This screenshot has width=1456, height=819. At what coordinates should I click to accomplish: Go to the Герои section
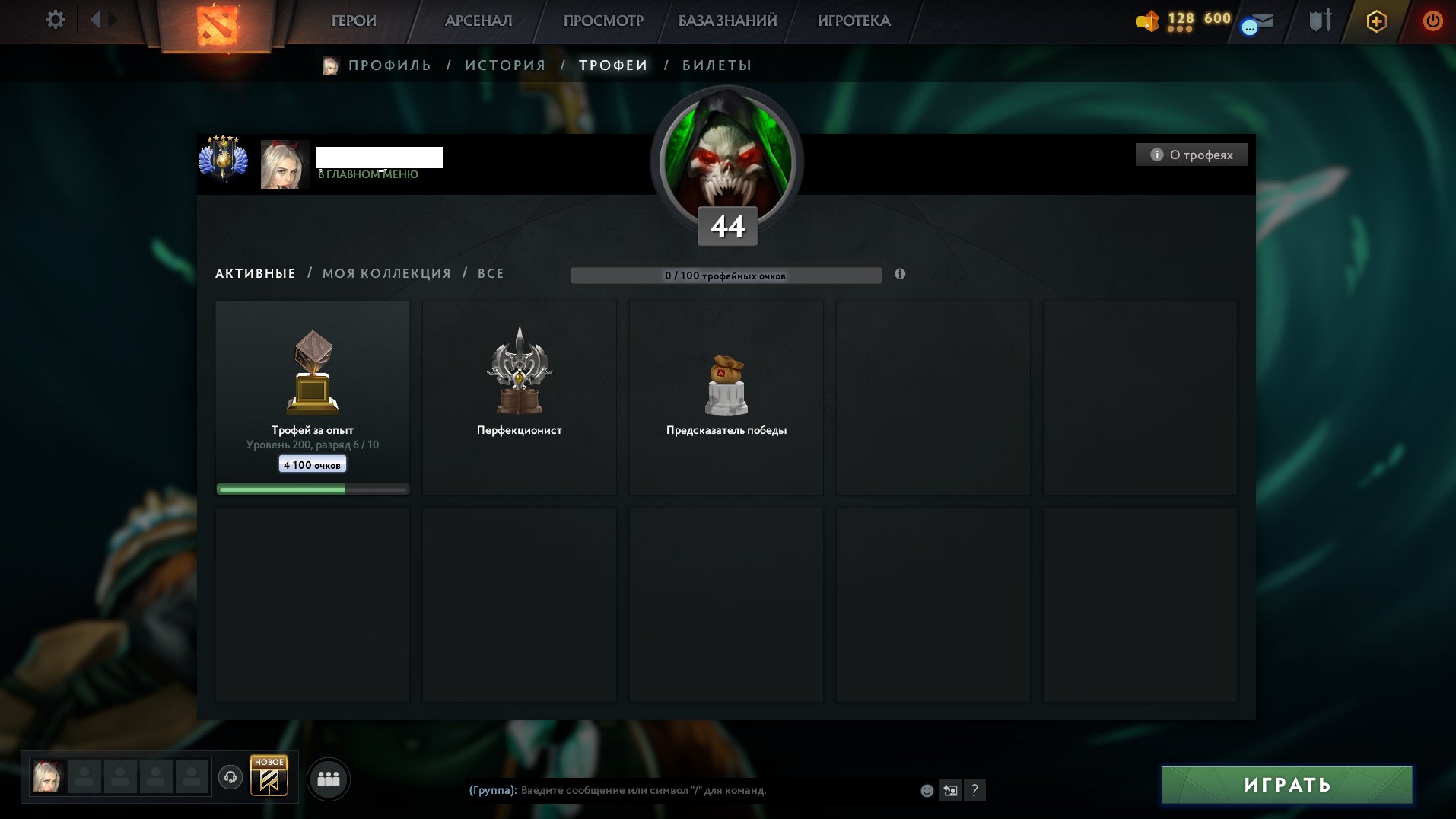[x=354, y=21]
